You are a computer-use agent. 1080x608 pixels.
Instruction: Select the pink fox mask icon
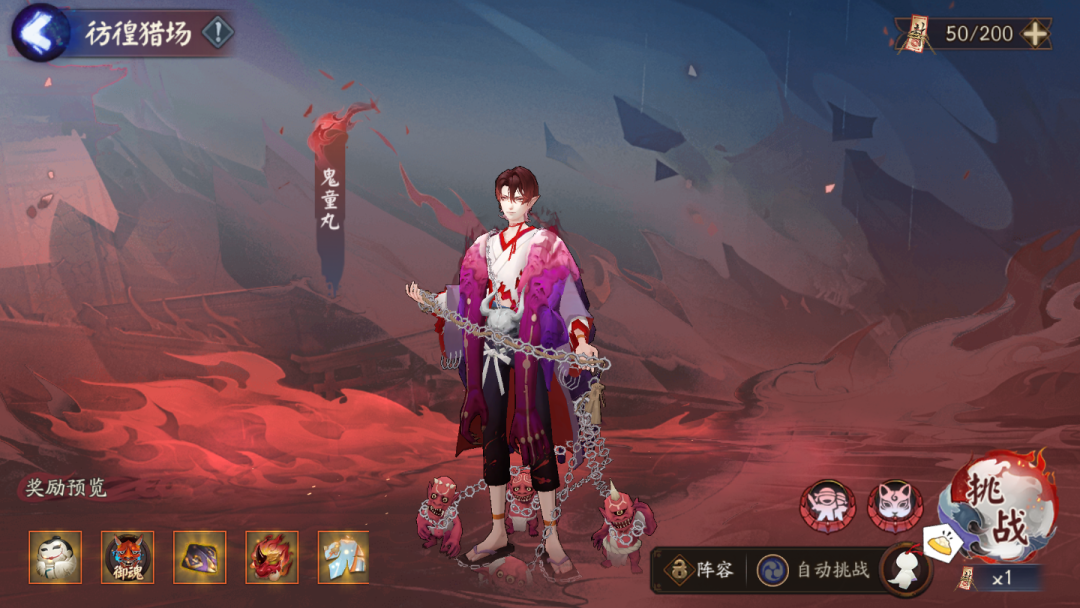(894, 506)
